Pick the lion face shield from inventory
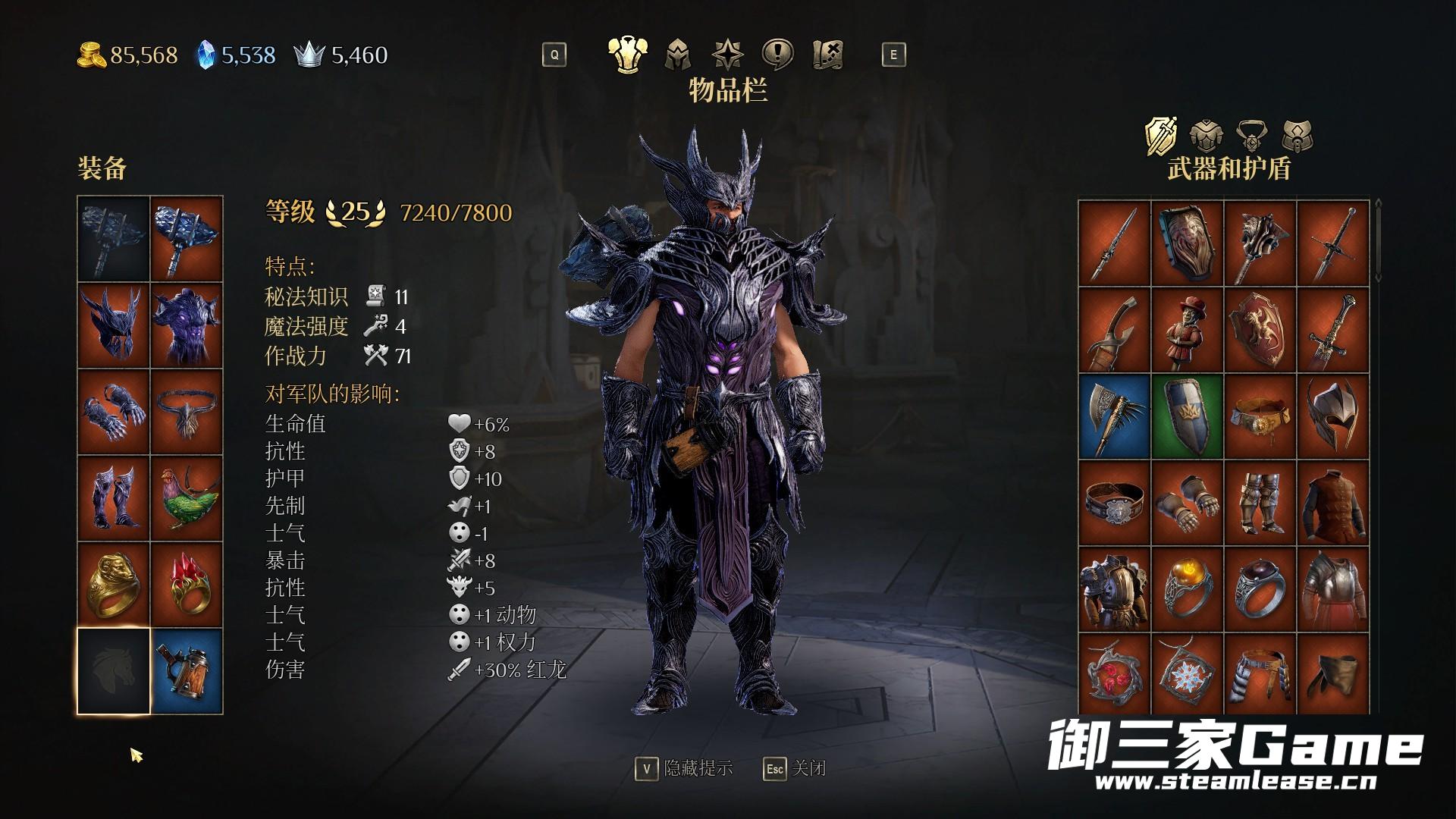Image resolution: width=1456 pixels, height=819 pixels. click(1188, 244)
